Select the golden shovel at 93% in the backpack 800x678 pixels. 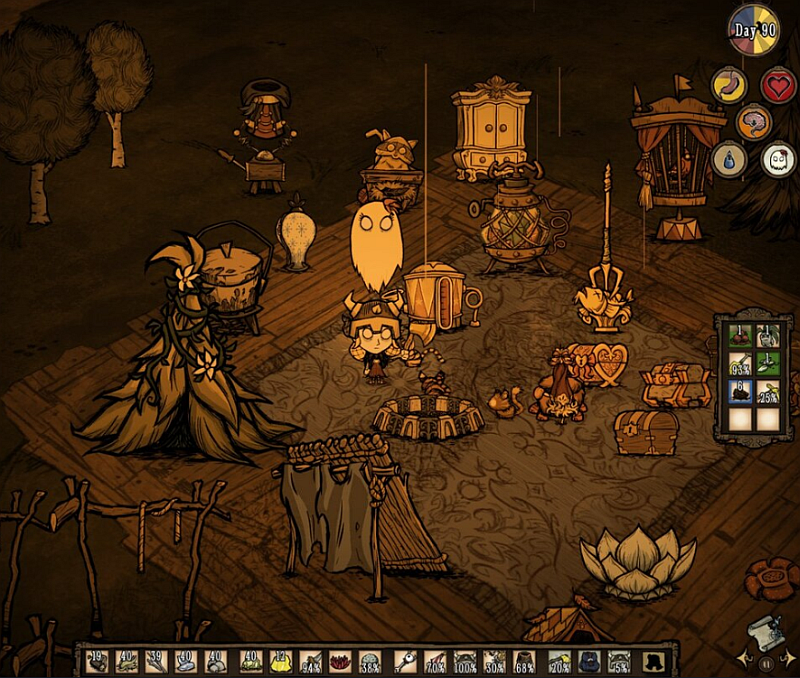click(741, 363)
